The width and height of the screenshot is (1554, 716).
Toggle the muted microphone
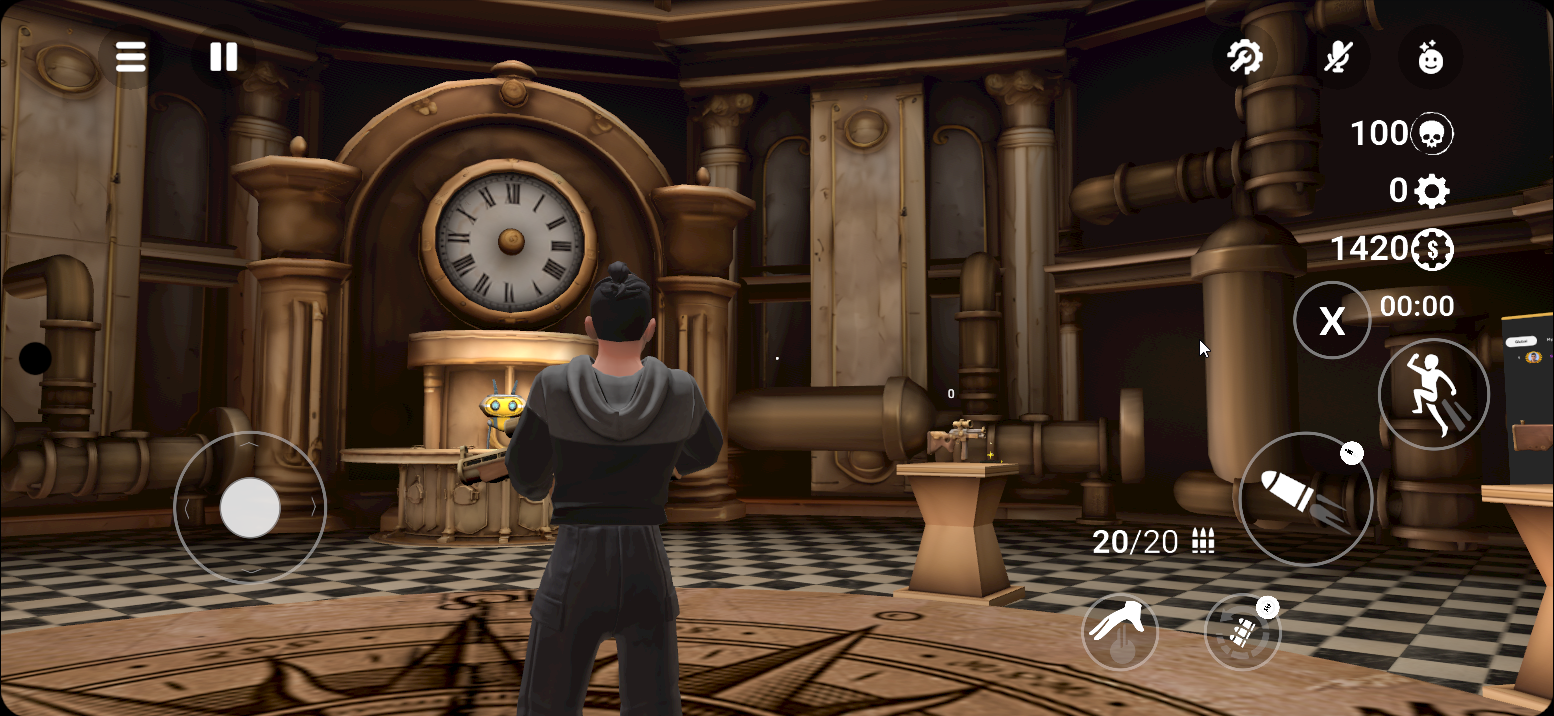point(1338,57)
